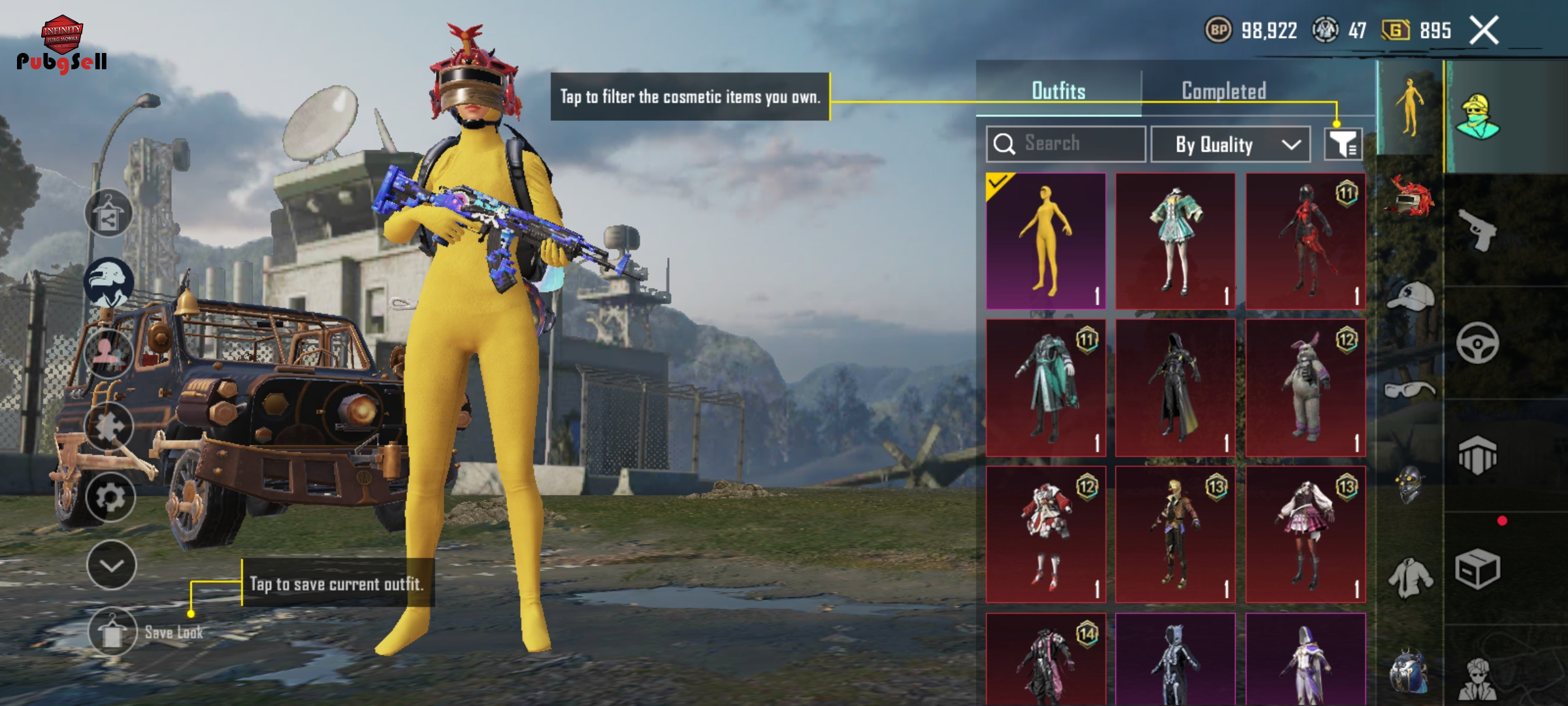Open the gear settings icon
1568x706 pixels.
(x=110, y=497)
